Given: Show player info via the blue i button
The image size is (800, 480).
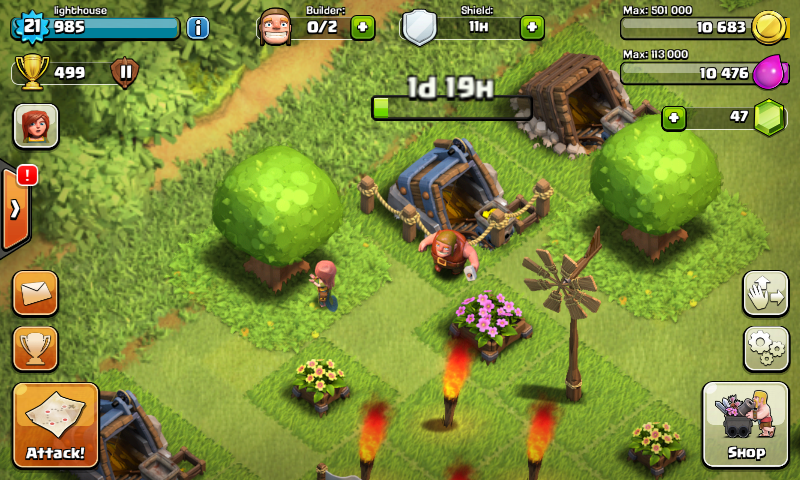Looking at the screenshot, I should pos(198,27).
